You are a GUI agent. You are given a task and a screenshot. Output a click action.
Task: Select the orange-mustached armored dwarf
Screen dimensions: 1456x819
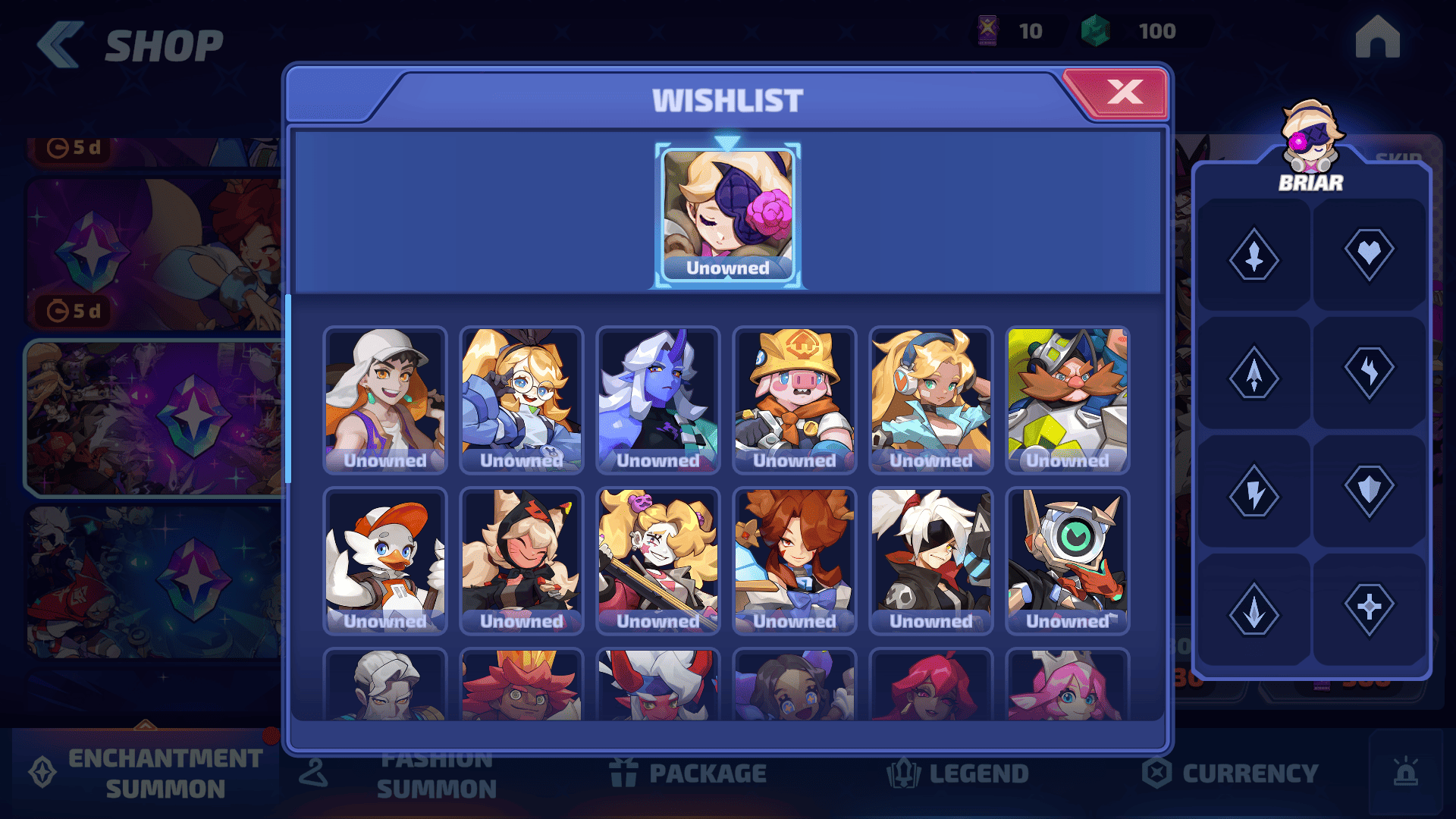1068,400
